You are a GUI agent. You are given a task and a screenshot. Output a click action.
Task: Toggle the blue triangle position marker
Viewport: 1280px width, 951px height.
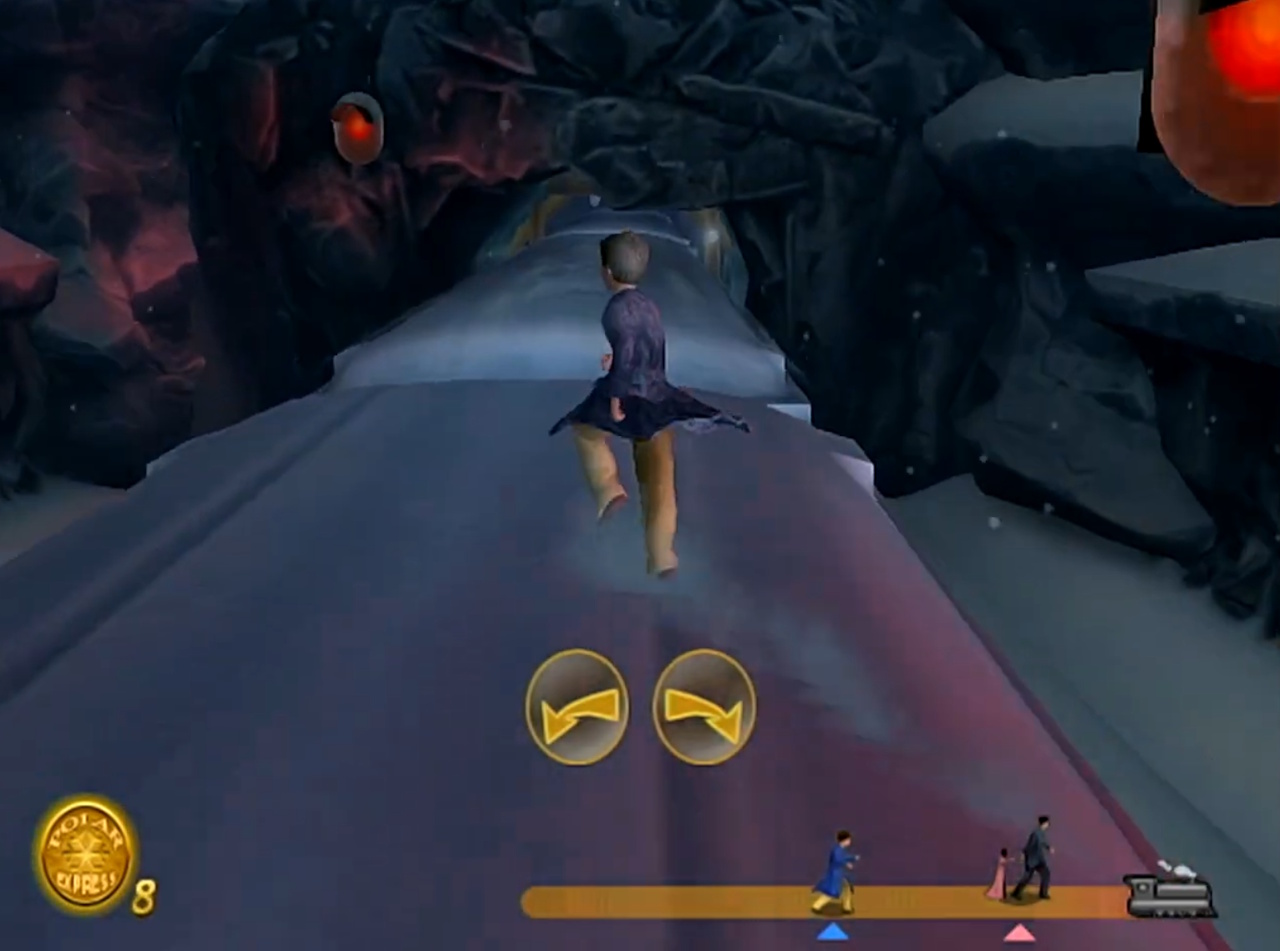pyautogui.click(x=833, y=931)
